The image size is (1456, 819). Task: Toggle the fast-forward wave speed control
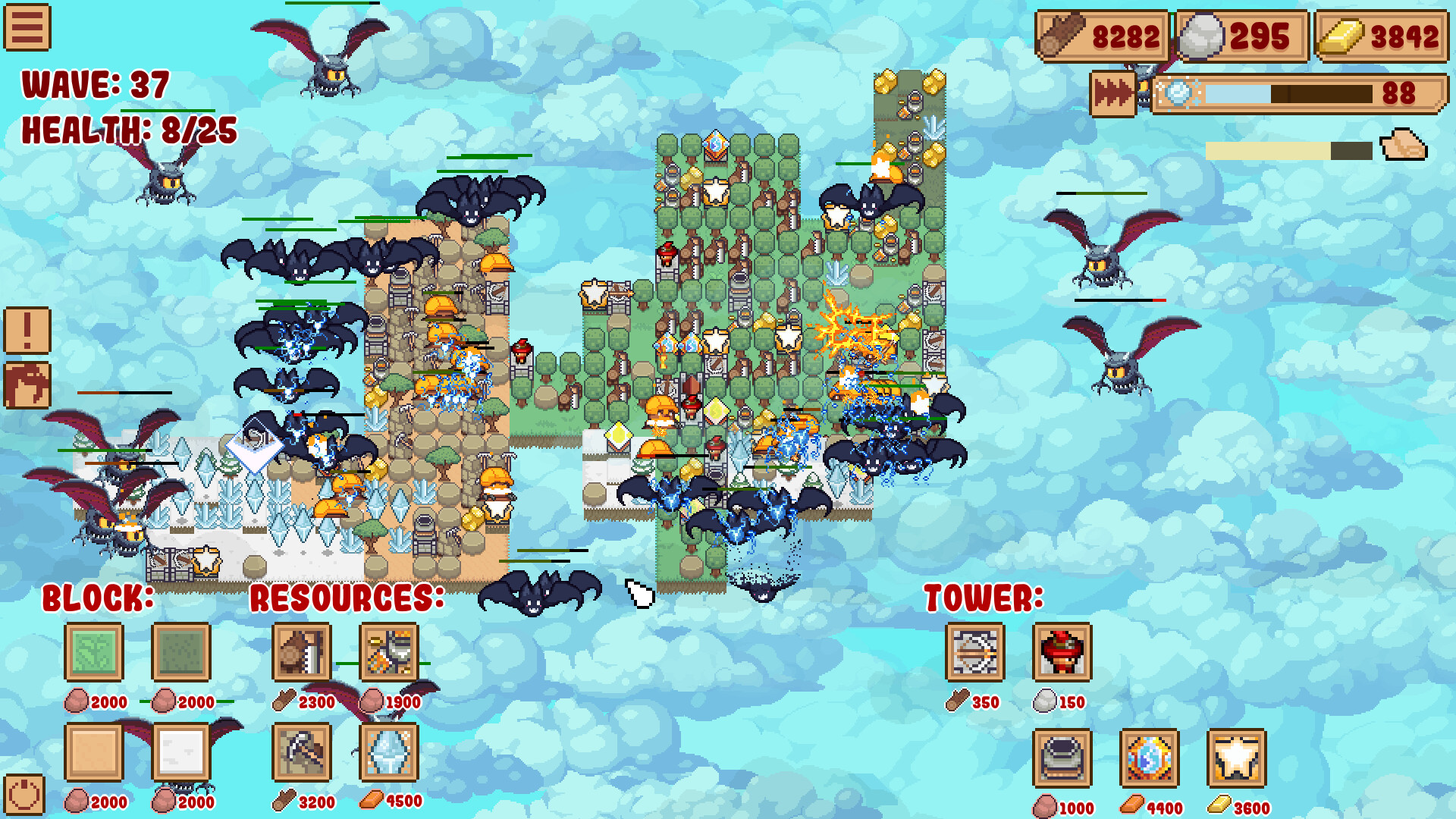tap(1112, 93)
